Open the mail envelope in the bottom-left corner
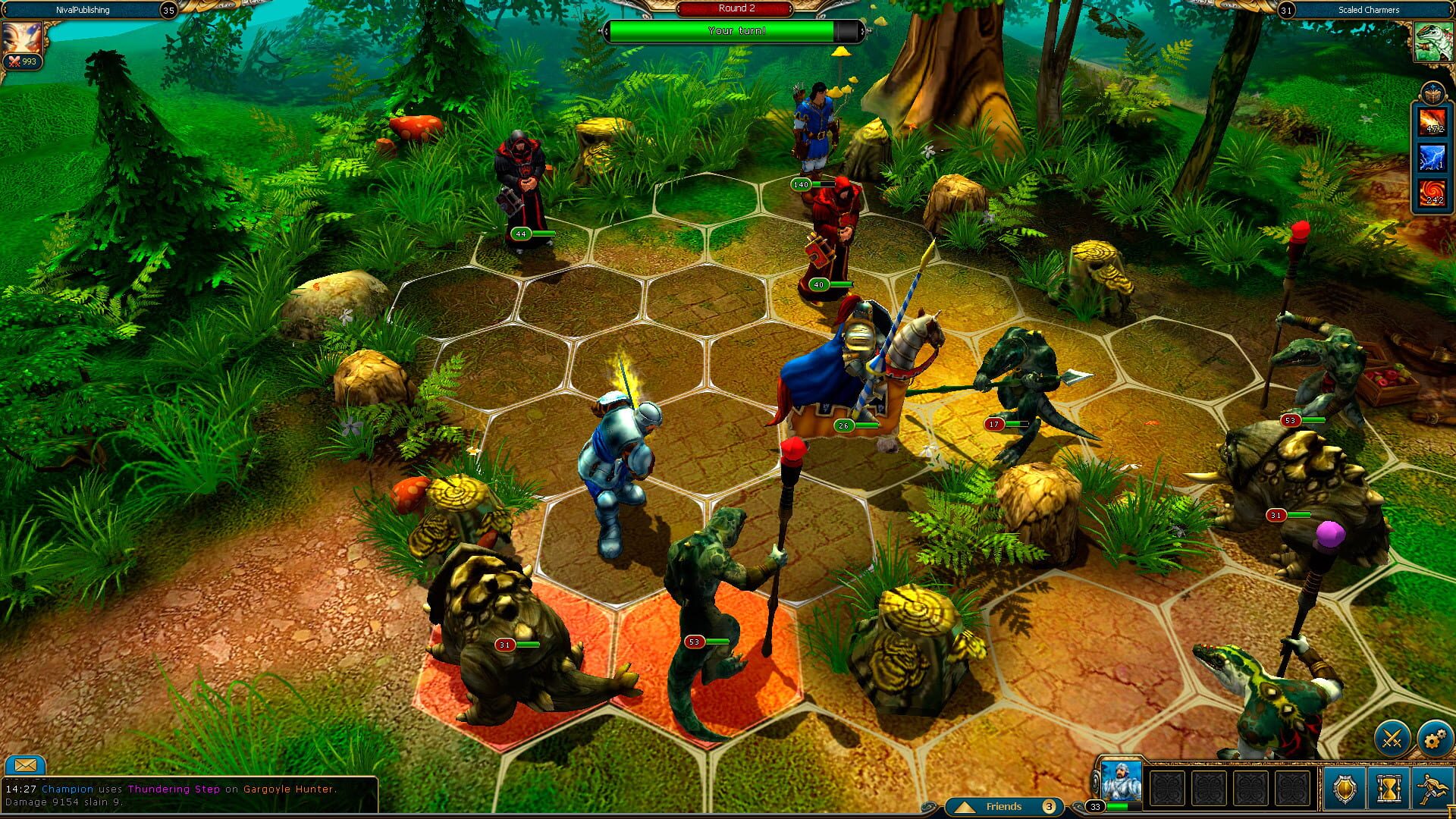This screenshot has height=819, width=1456. [27, 764]
